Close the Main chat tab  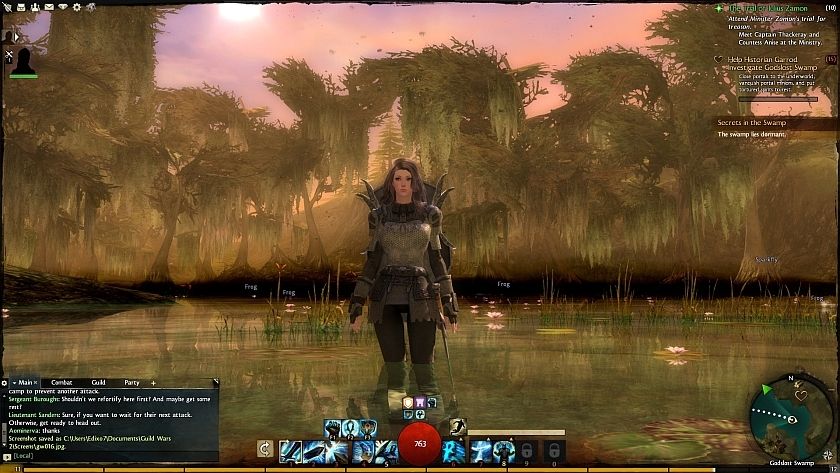tap(37, 382)
